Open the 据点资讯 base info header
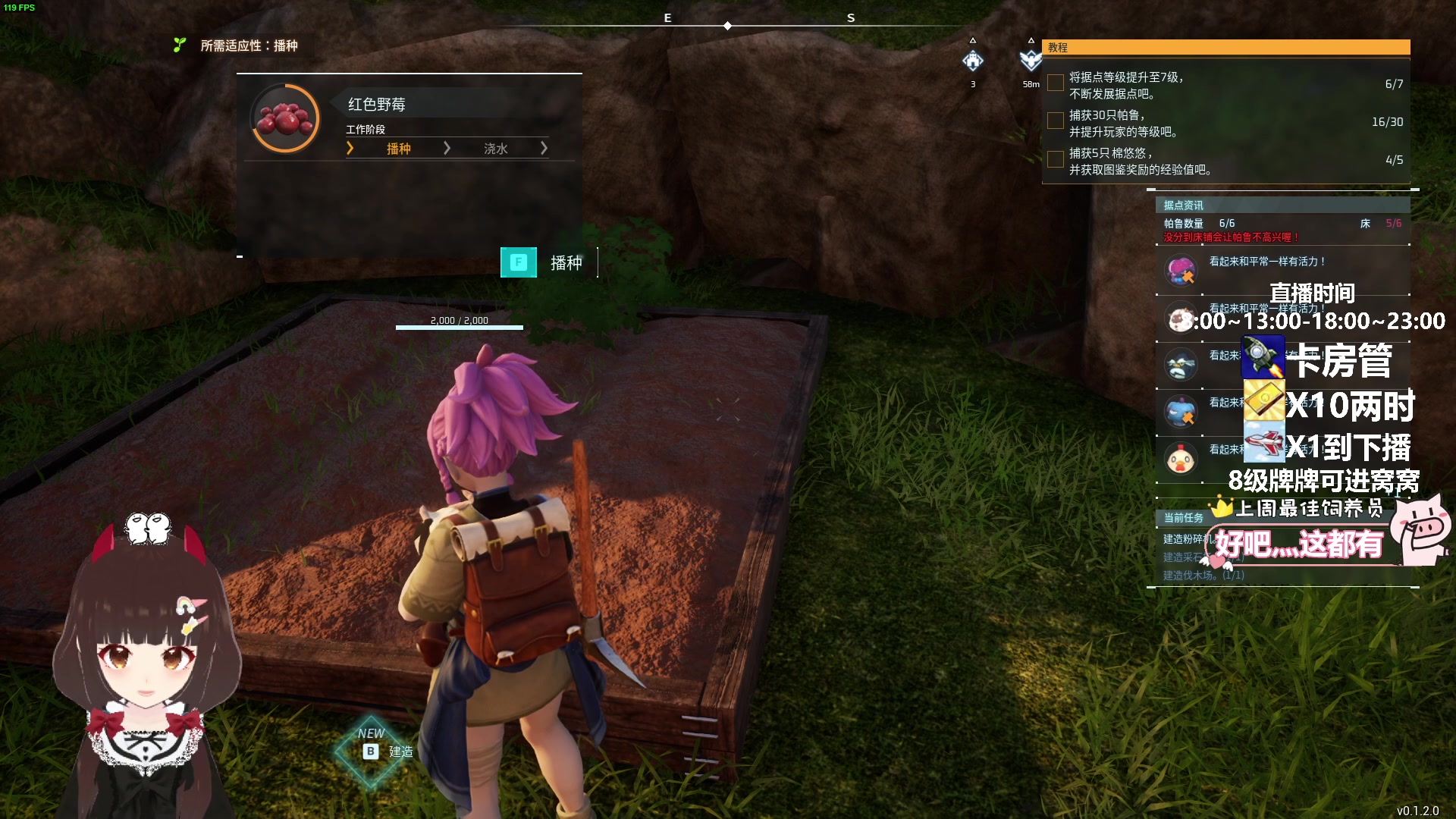 pos(1282,206)
